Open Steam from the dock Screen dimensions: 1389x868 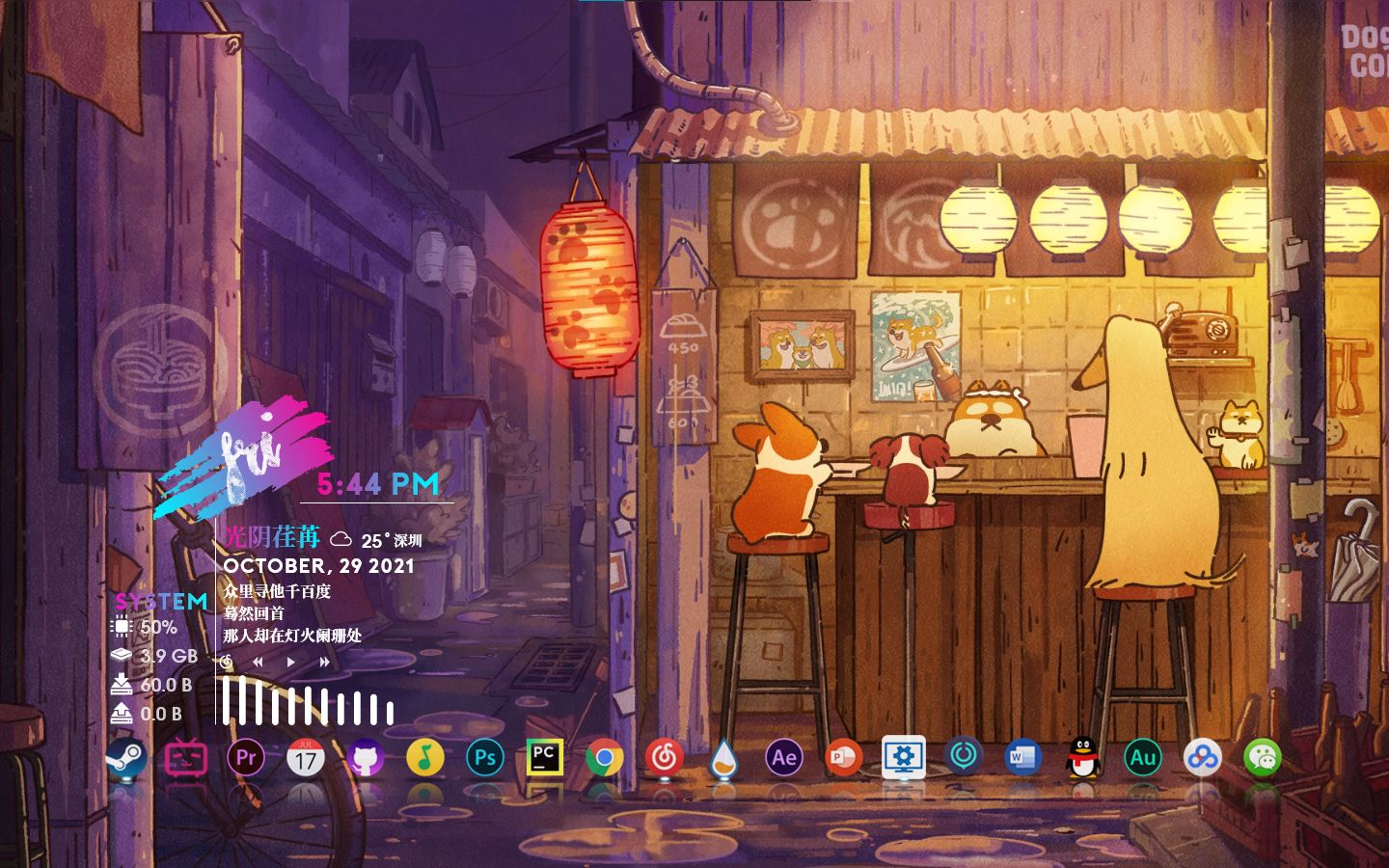pos(126,759)
